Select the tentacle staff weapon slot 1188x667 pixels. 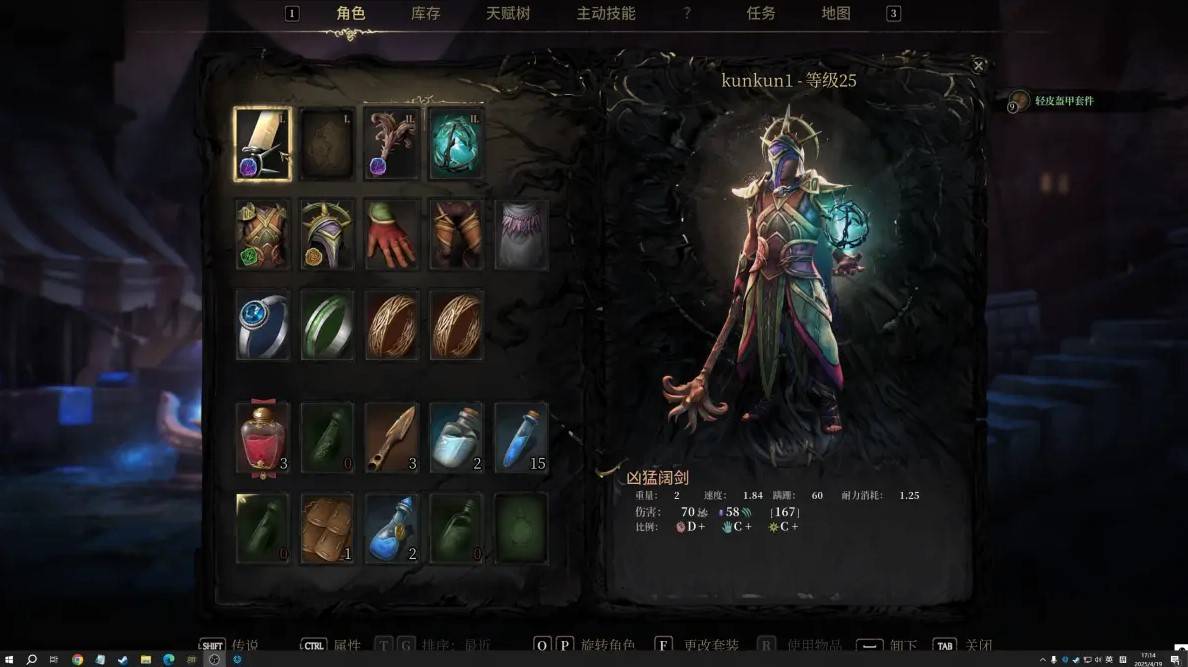coord(391,145)
